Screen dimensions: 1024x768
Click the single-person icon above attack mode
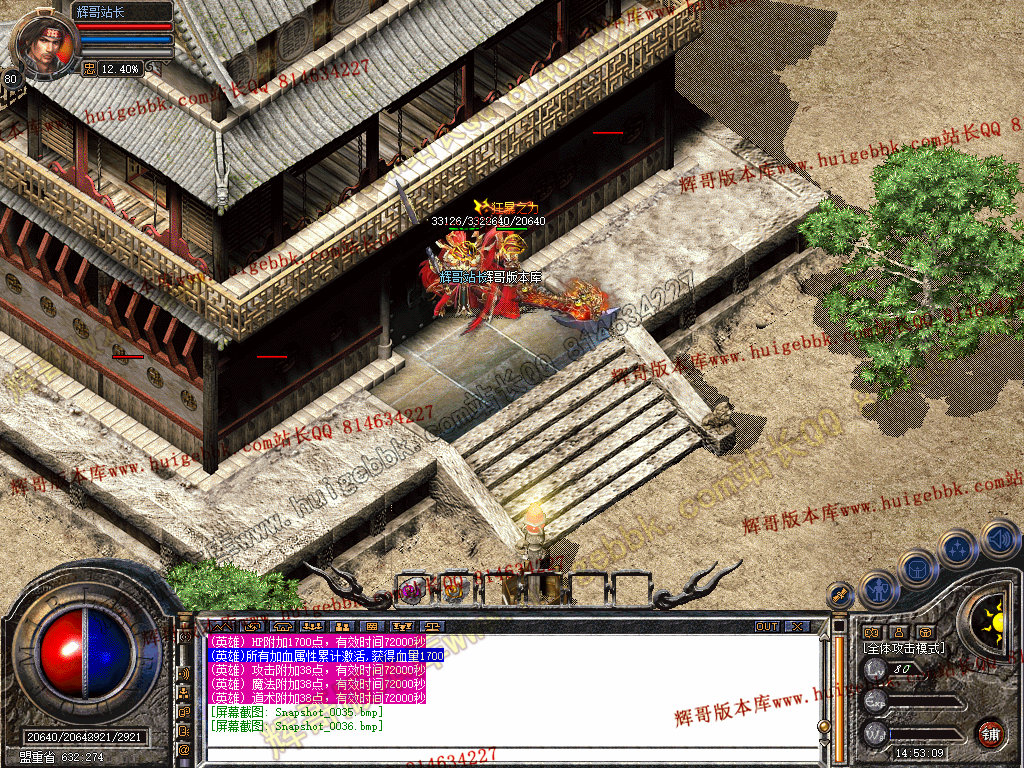pyautogui.click(x=899, y=632)
